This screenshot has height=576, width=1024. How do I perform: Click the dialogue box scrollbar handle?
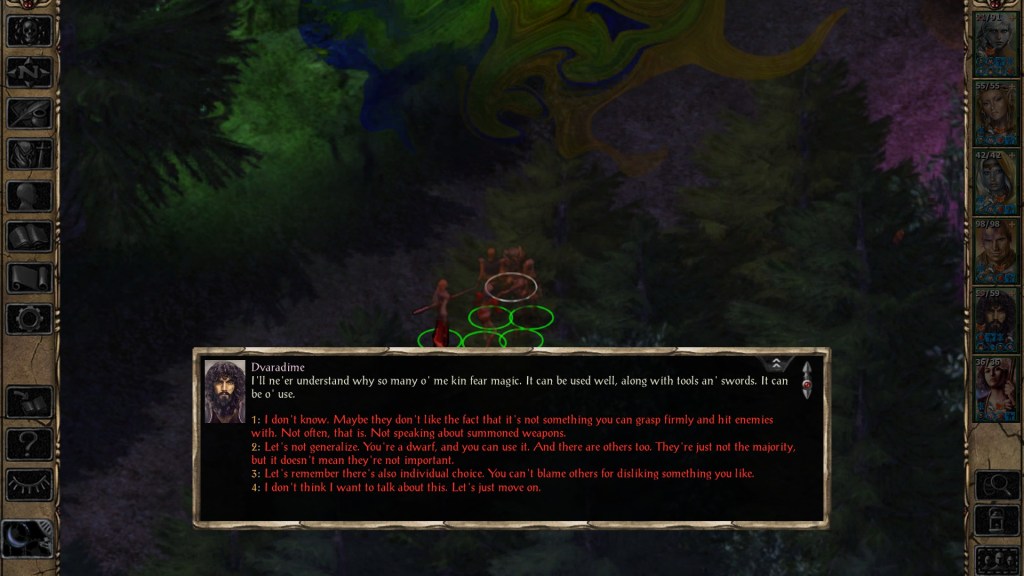[x=806, y=381]
